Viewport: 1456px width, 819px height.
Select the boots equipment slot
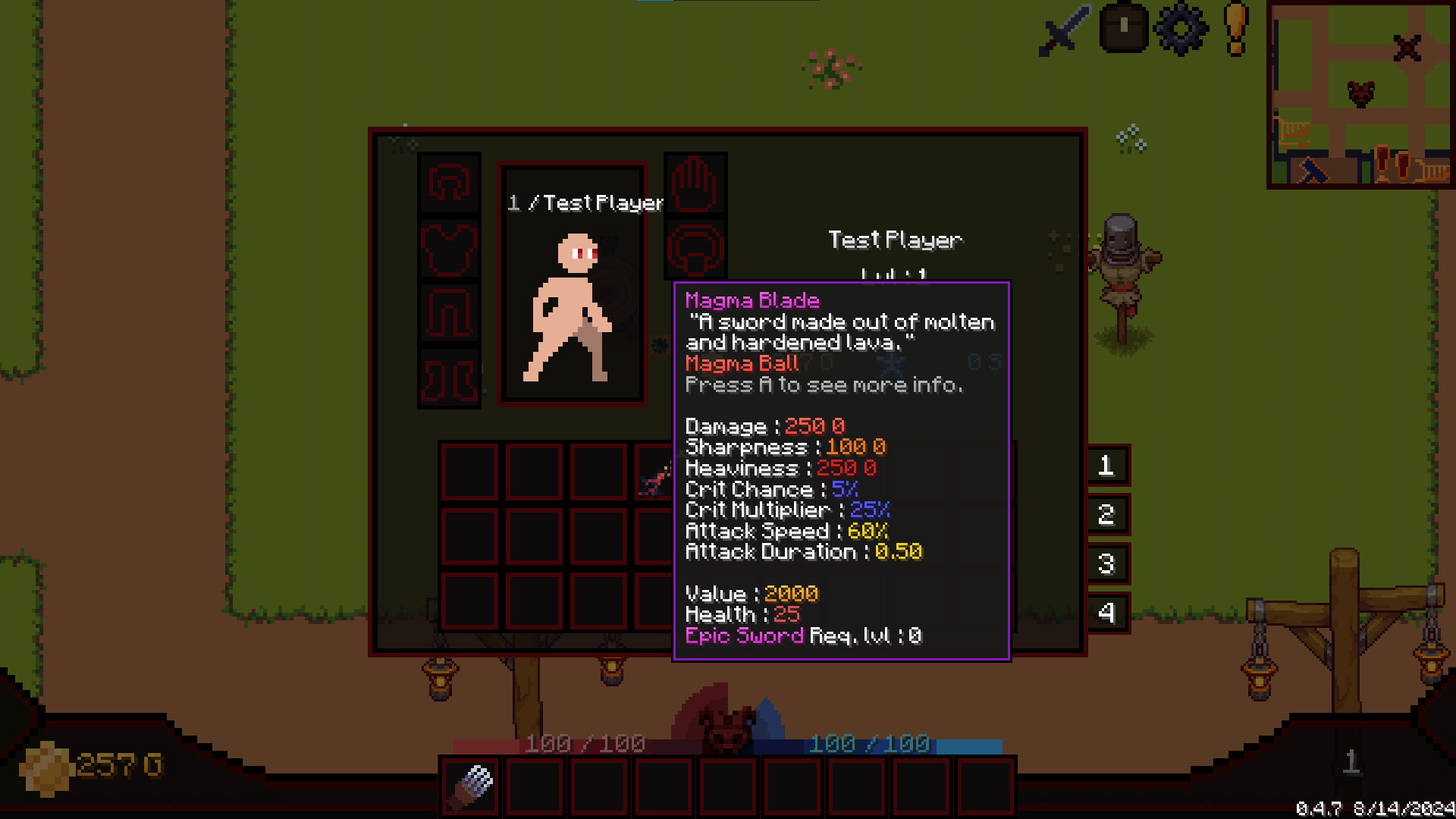[449, 375]
